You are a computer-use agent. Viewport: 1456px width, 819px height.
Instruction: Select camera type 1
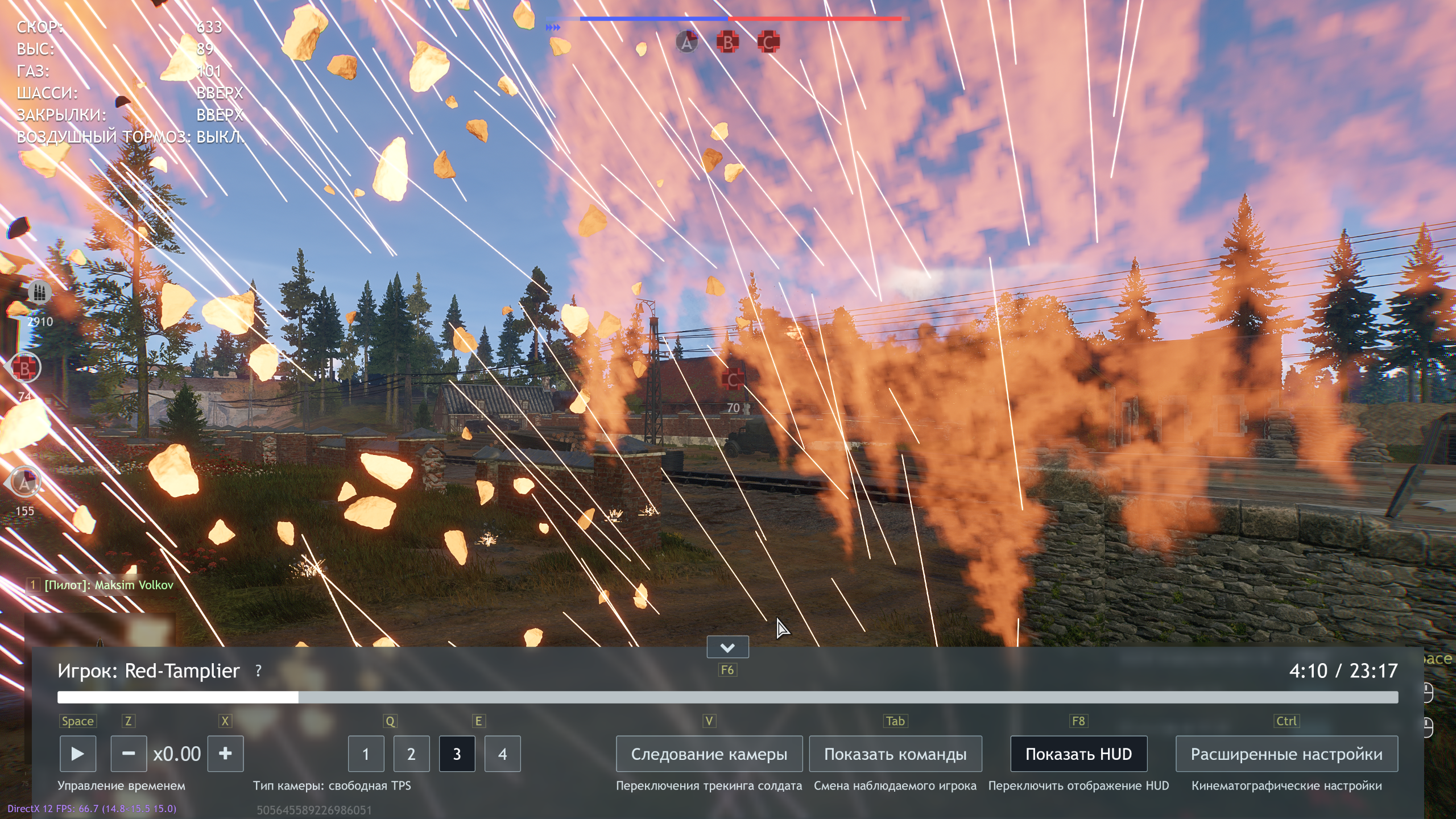366,754
